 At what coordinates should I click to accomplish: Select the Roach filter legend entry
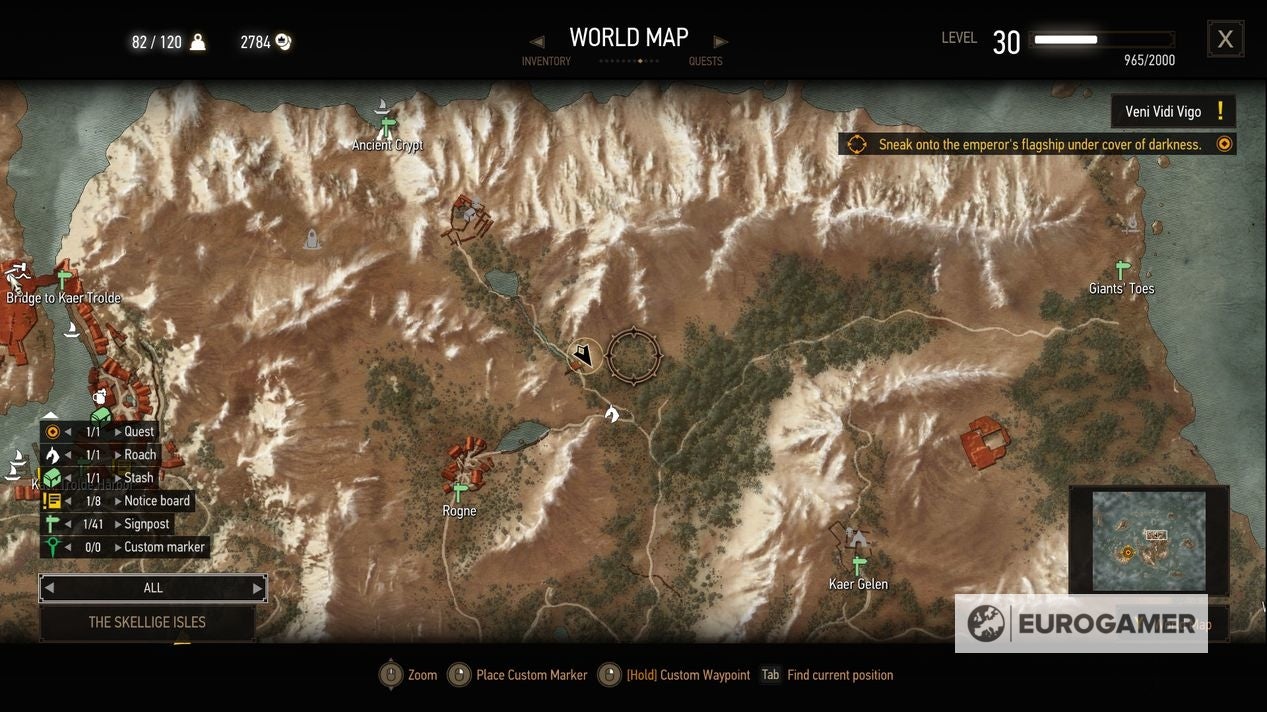[140, 455]
